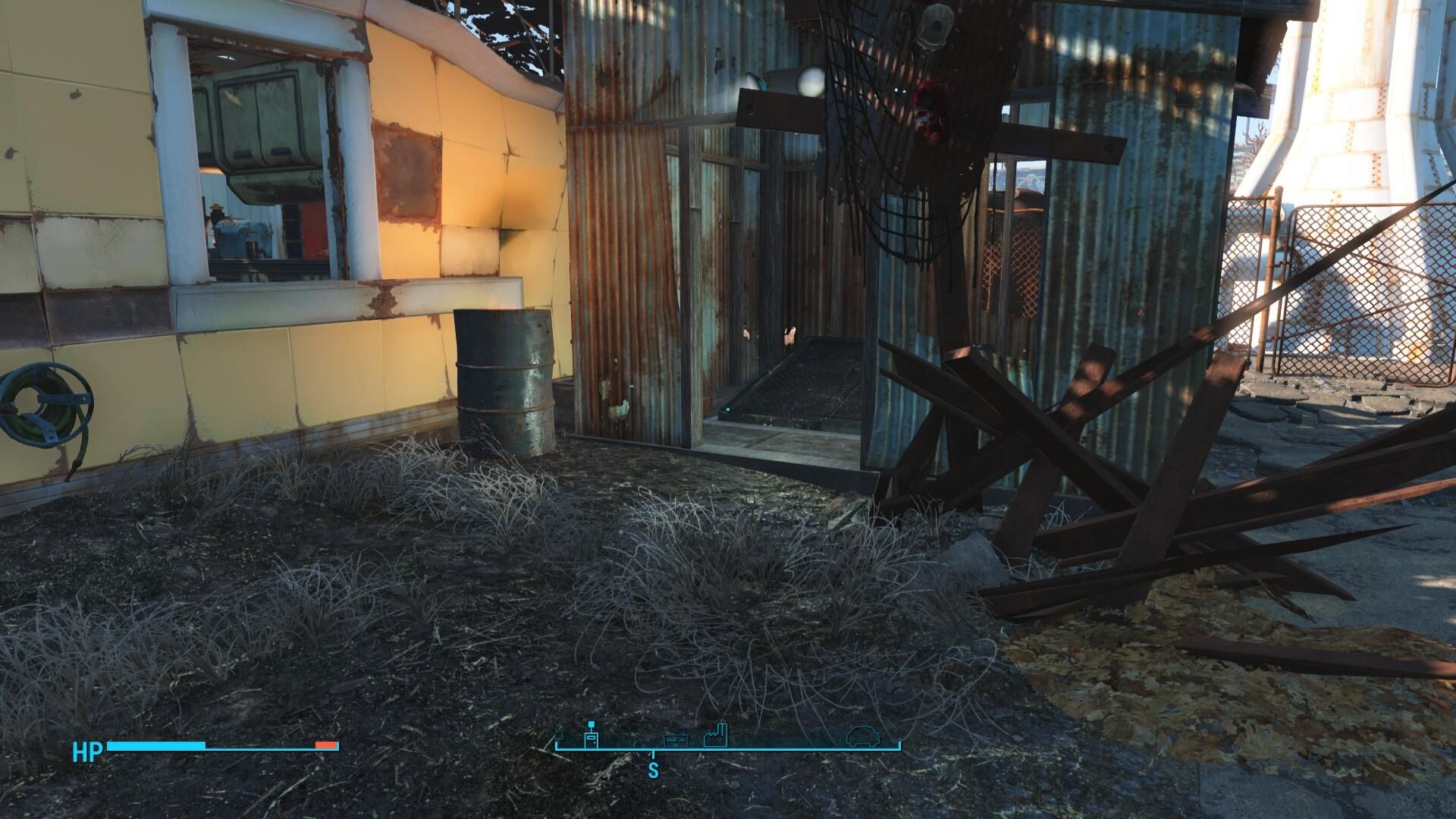This screenshot has width=1456, height=819.
Task: Click the car marker on the compass
Action: pyautogui.click(x=861, y=736)
